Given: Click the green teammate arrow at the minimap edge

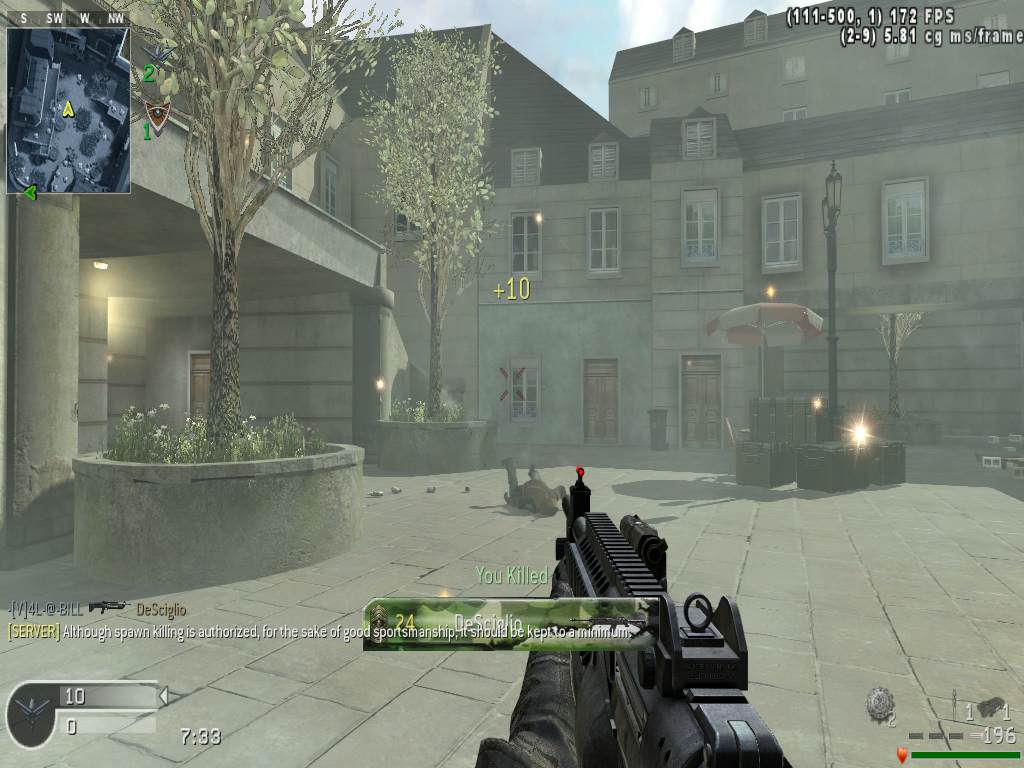Looking at the screenshot, I should pyautogui.click(x=29, y=192).
